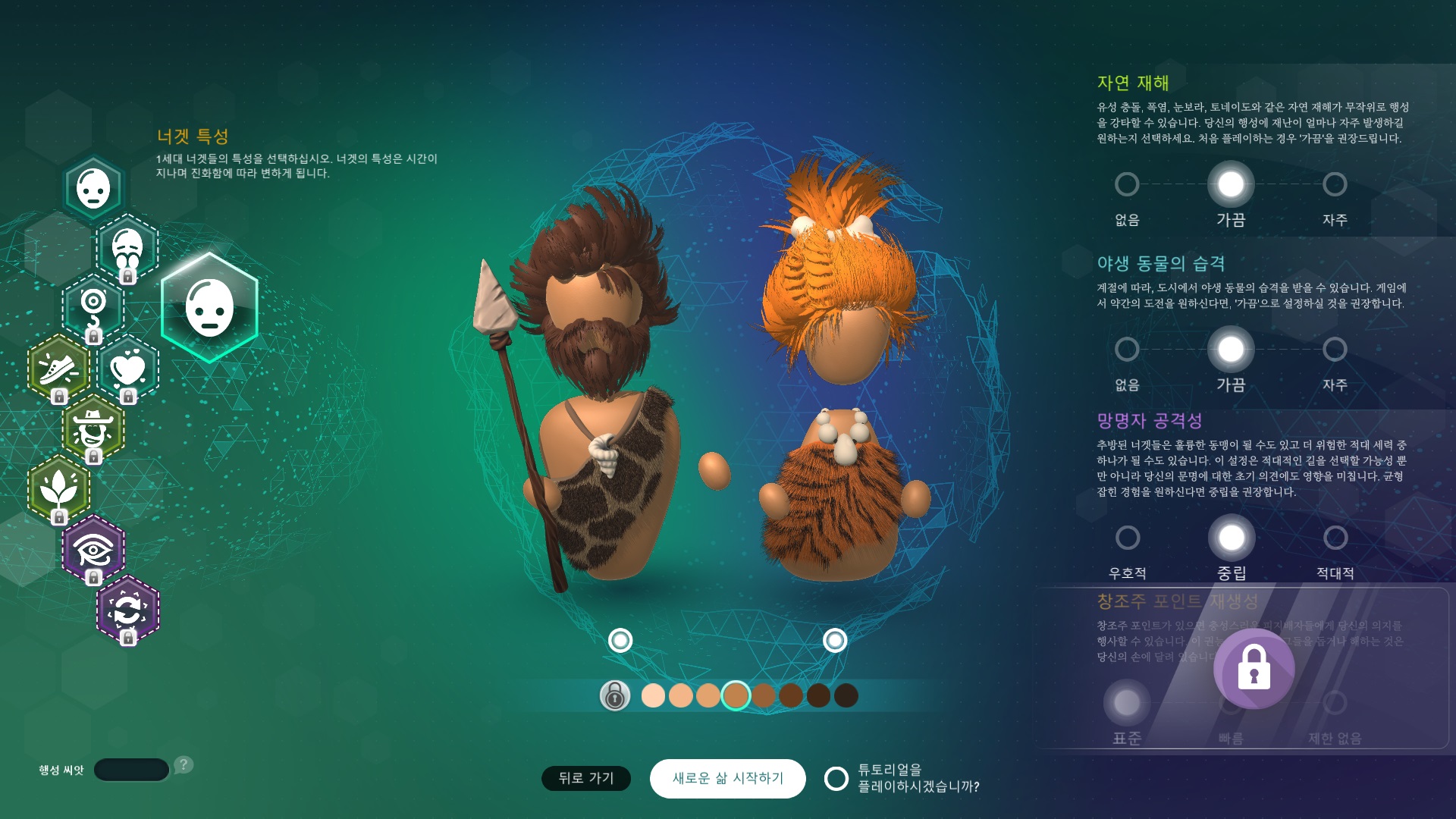Set 자연 재해 to 없음
1456x819 pixels.
coord(1127,184)
